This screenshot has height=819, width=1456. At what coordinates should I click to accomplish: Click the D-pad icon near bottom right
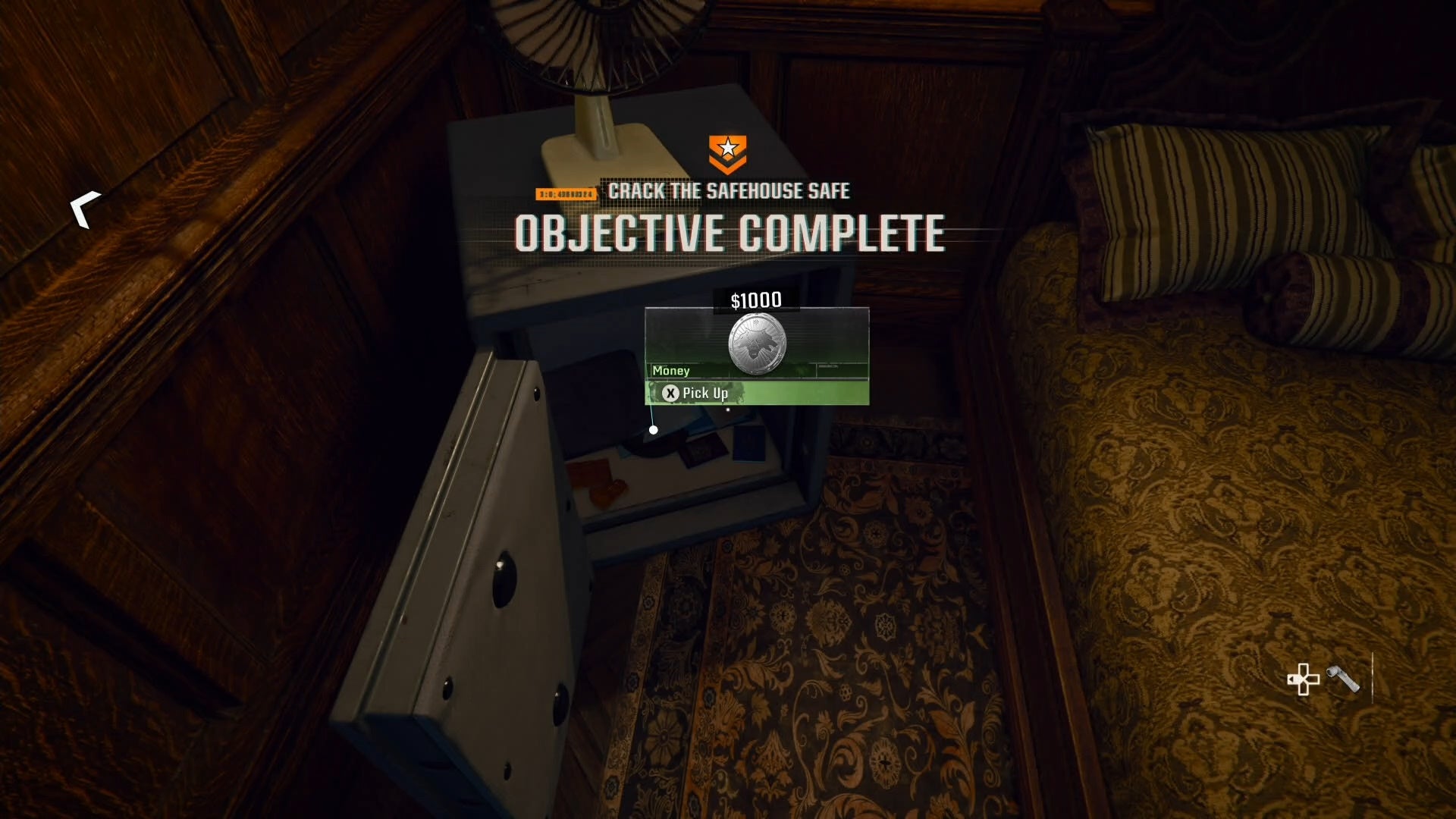(1304, 679)
